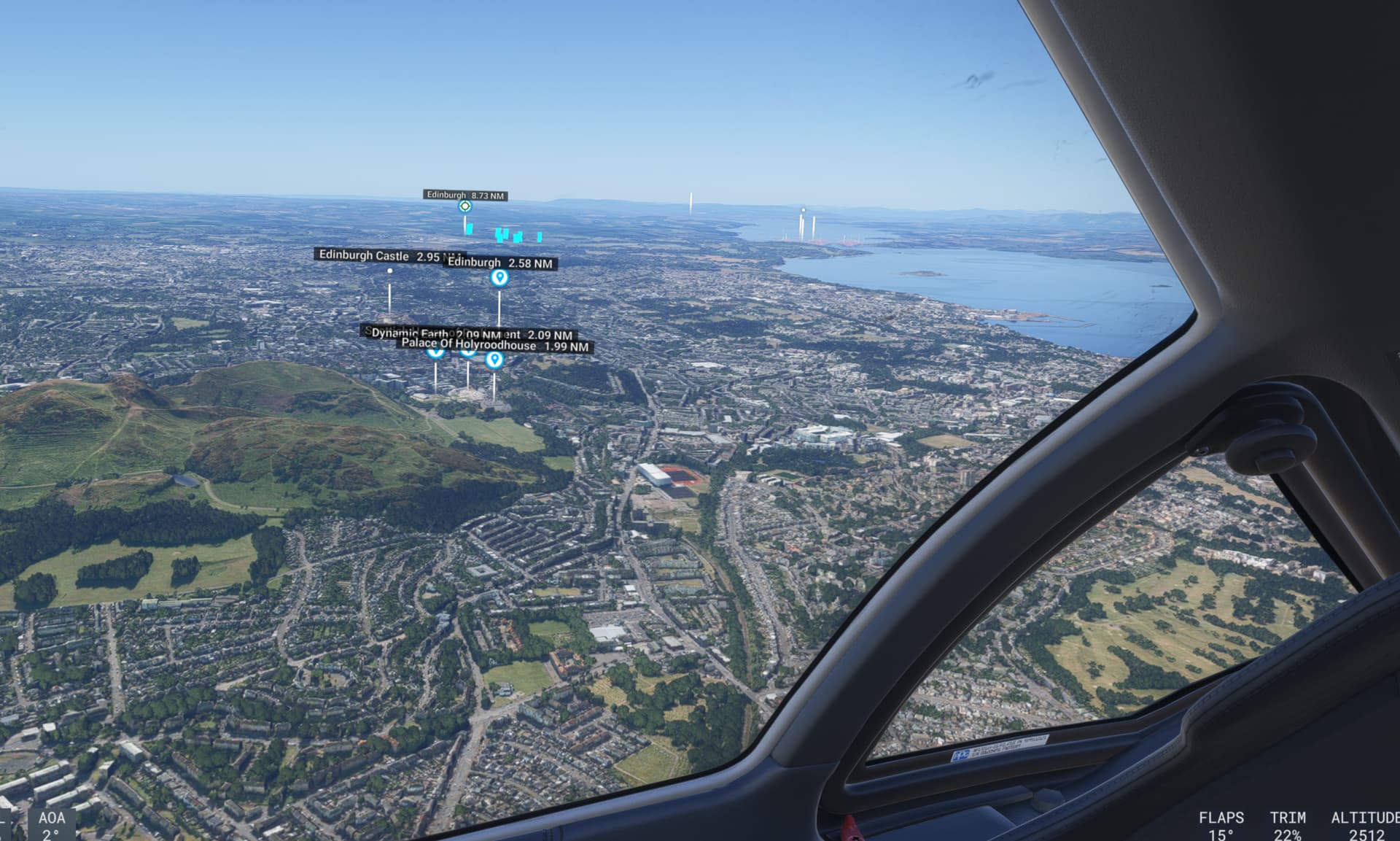Choose the Edinburgh 2.58 NM location pin
Viewport: 1400px width, 841px height.
pos(499,278)
